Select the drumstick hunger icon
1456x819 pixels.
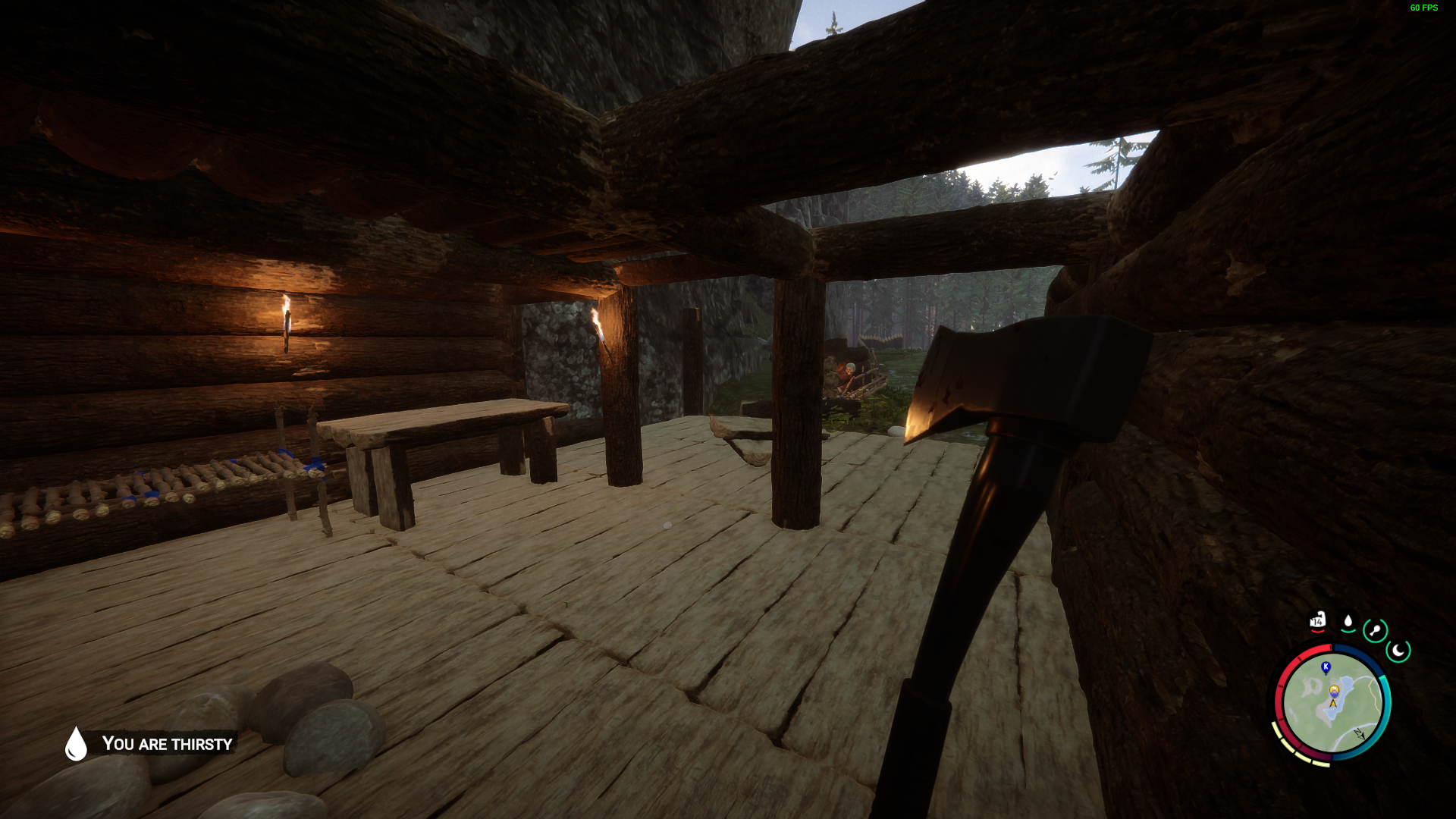point(1375,630)
